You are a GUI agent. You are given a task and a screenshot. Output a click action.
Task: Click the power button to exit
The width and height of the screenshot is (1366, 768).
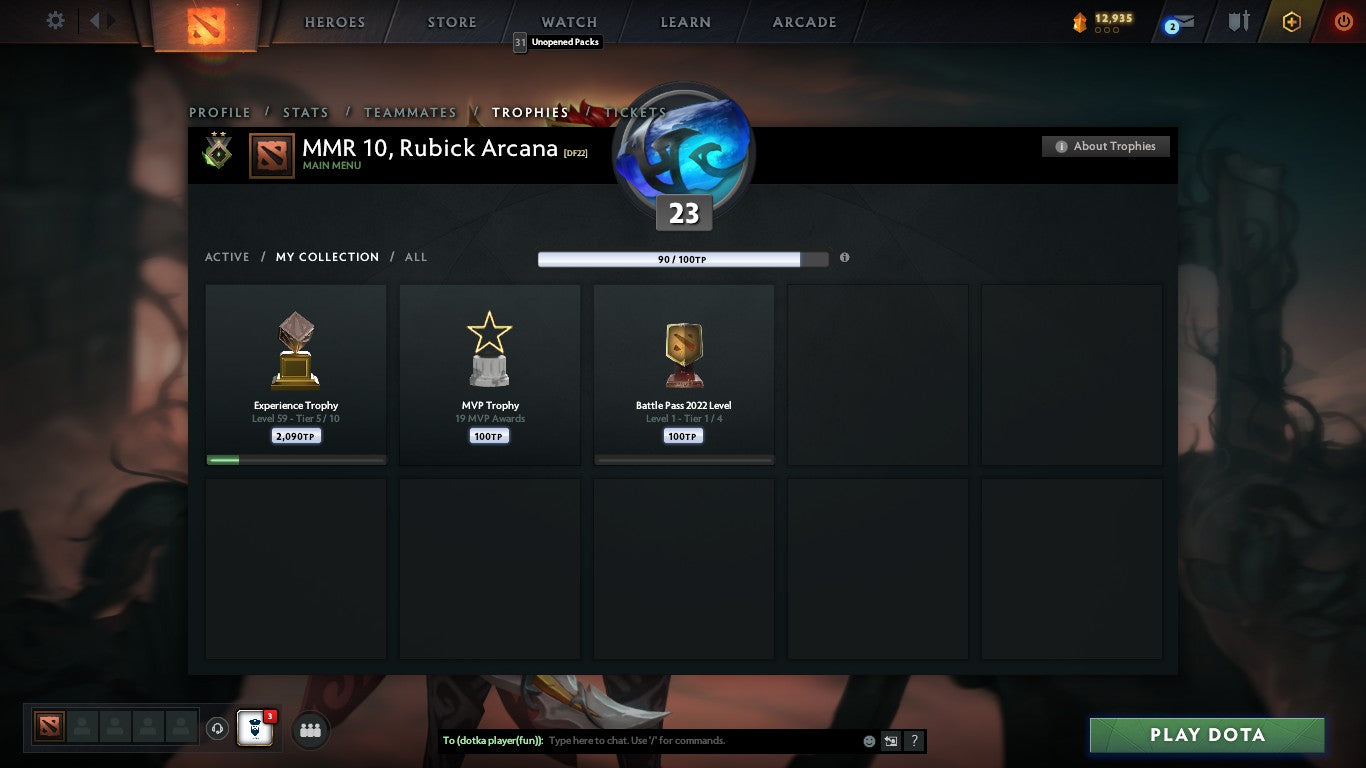[x=1344, y=21]
